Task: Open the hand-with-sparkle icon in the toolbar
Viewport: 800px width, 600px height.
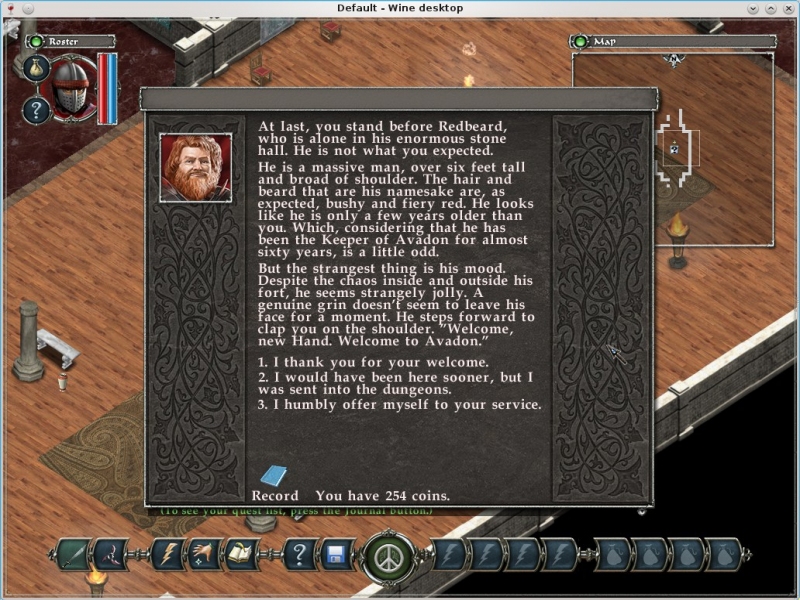Action: pyautogui.click(x=205, y=554)
